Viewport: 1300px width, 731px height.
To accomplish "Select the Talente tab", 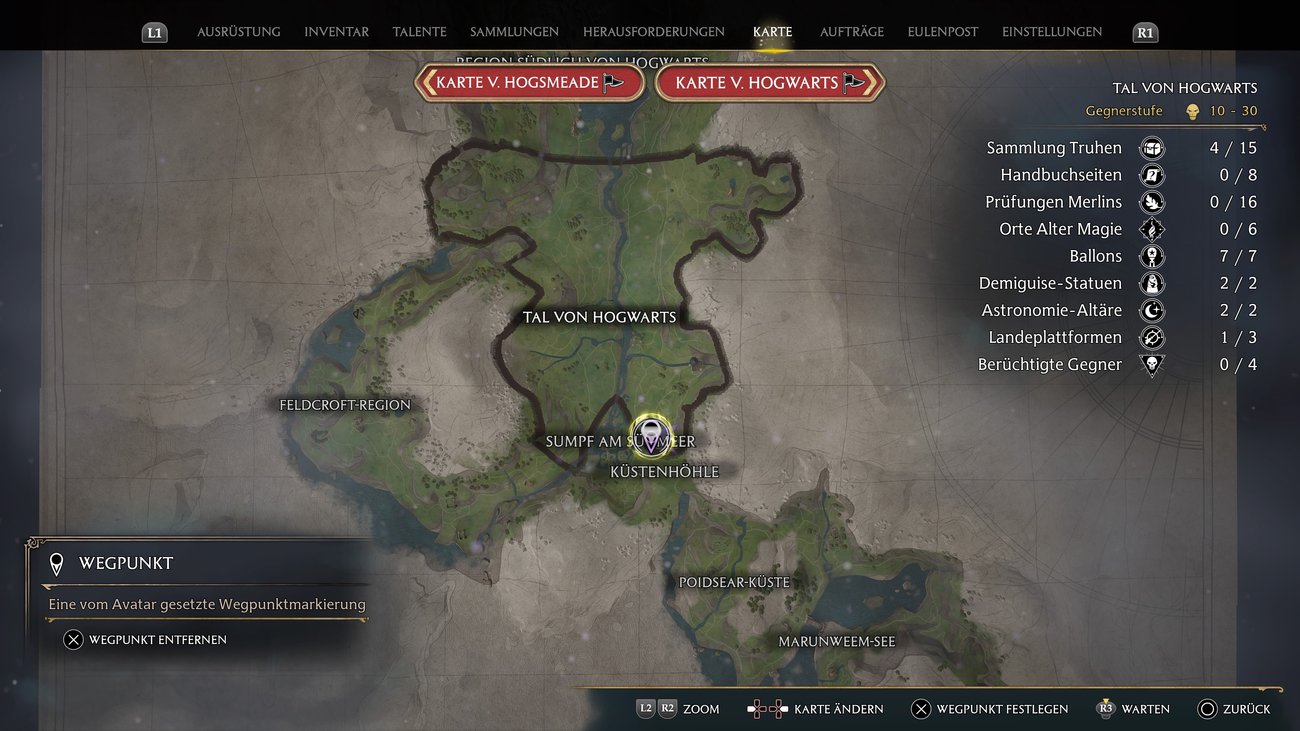I will tap(419, 32).
